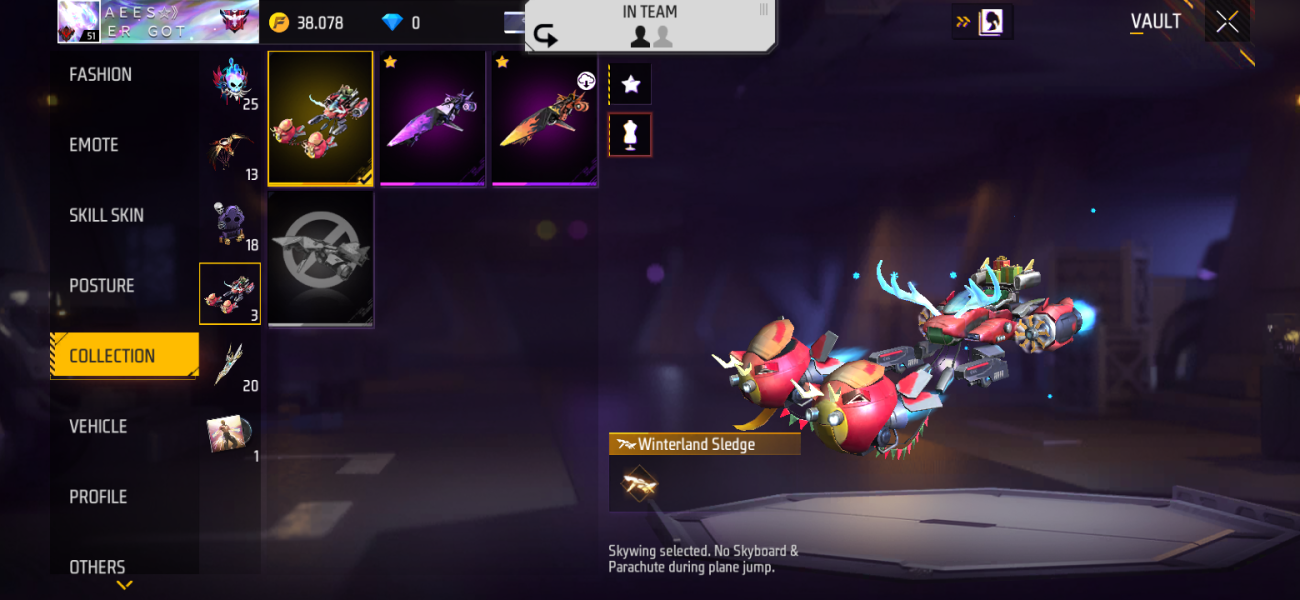Select the Posture menu entry
This screenshot has height=600, width=1300.
pos(101,286)
